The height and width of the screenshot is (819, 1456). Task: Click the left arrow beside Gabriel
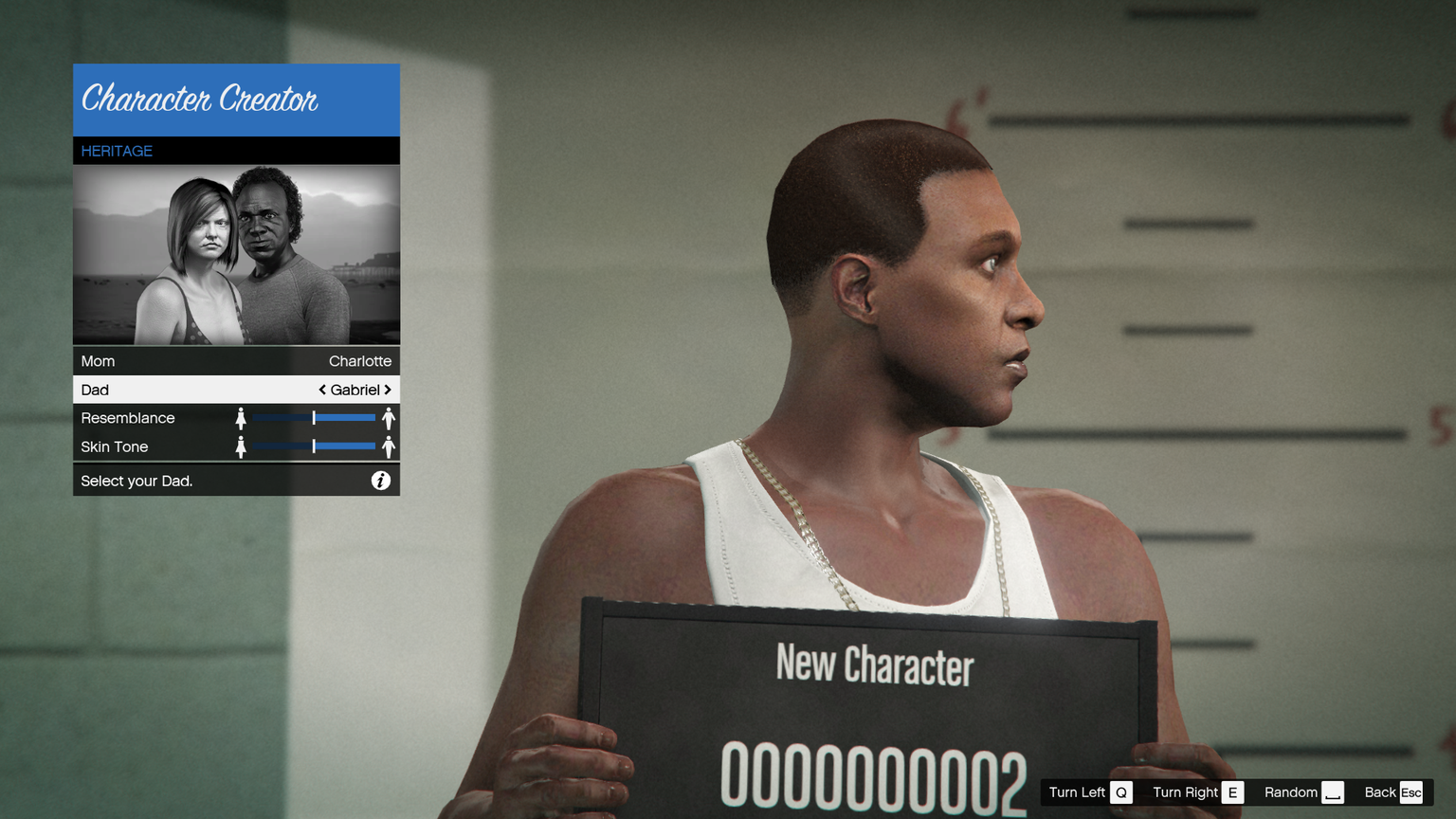click(x=322, y=390)
